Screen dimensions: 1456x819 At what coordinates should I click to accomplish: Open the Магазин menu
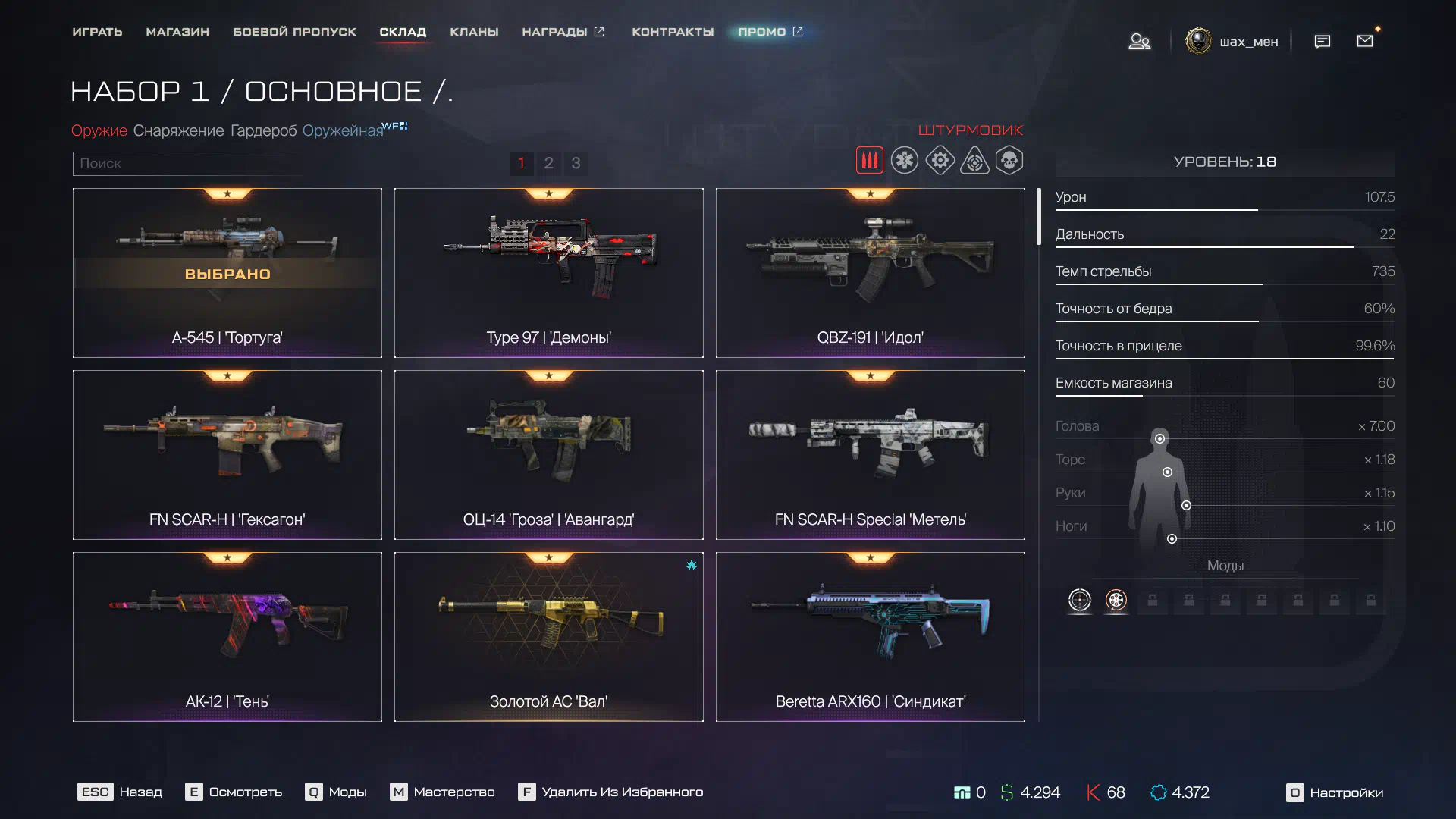pyautogui.click(x=177, y=32)
